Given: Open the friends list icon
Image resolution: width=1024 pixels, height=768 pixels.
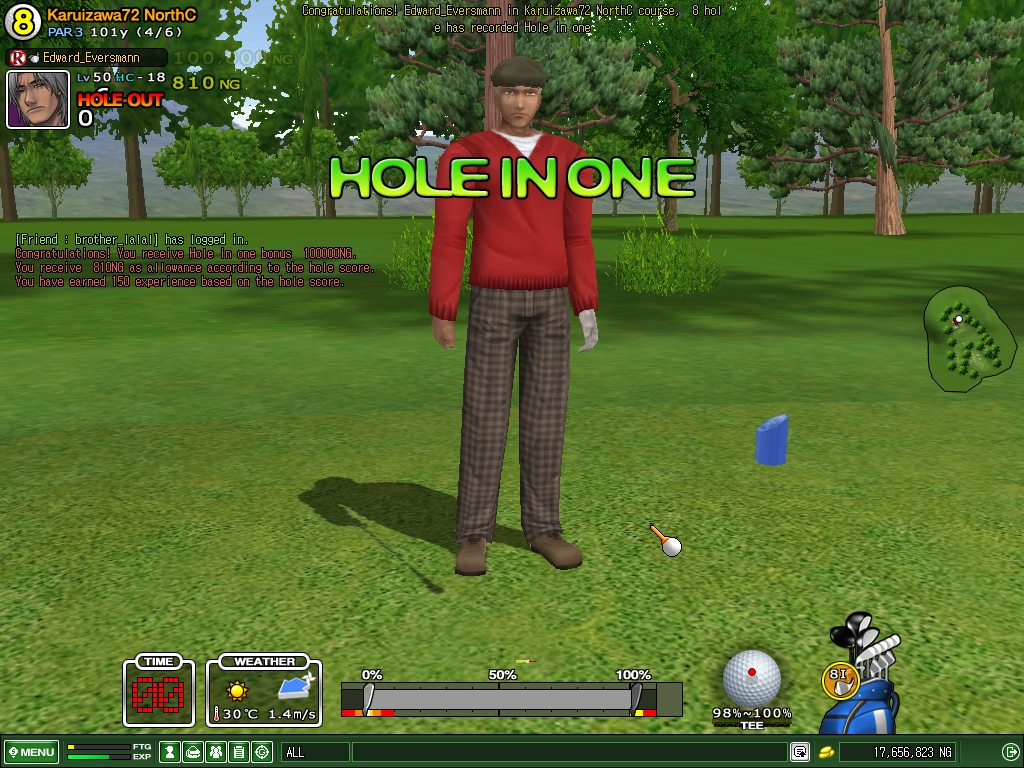Looking at the screenshot, I should point(217,752).
